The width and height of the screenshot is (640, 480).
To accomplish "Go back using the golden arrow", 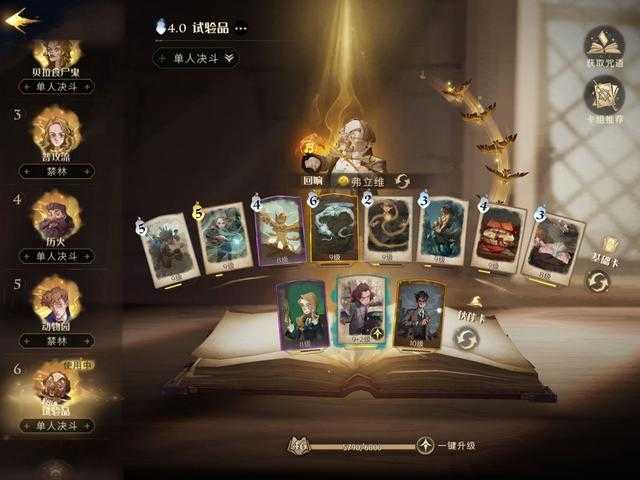I will [x=20, y=20].
